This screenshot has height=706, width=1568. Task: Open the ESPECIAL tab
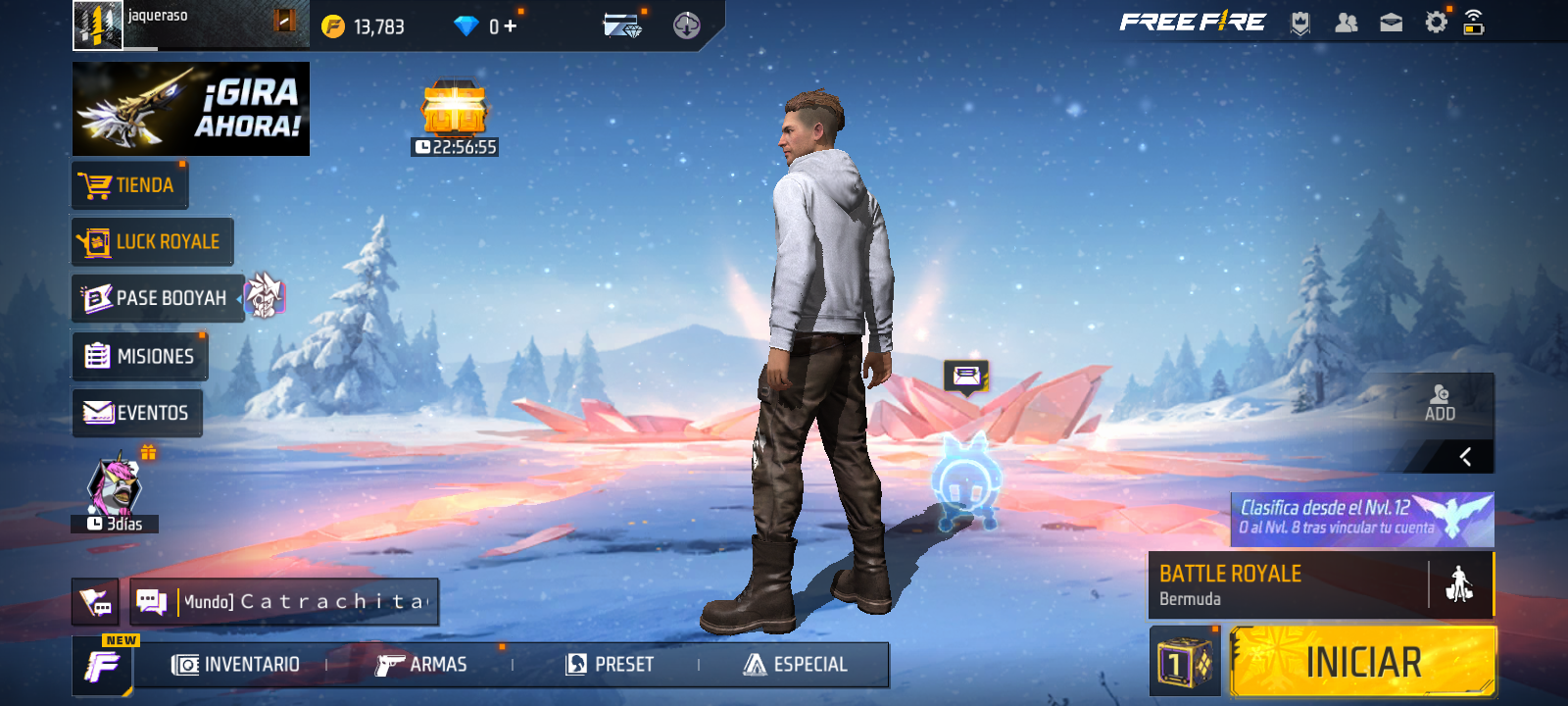(796, 665)
